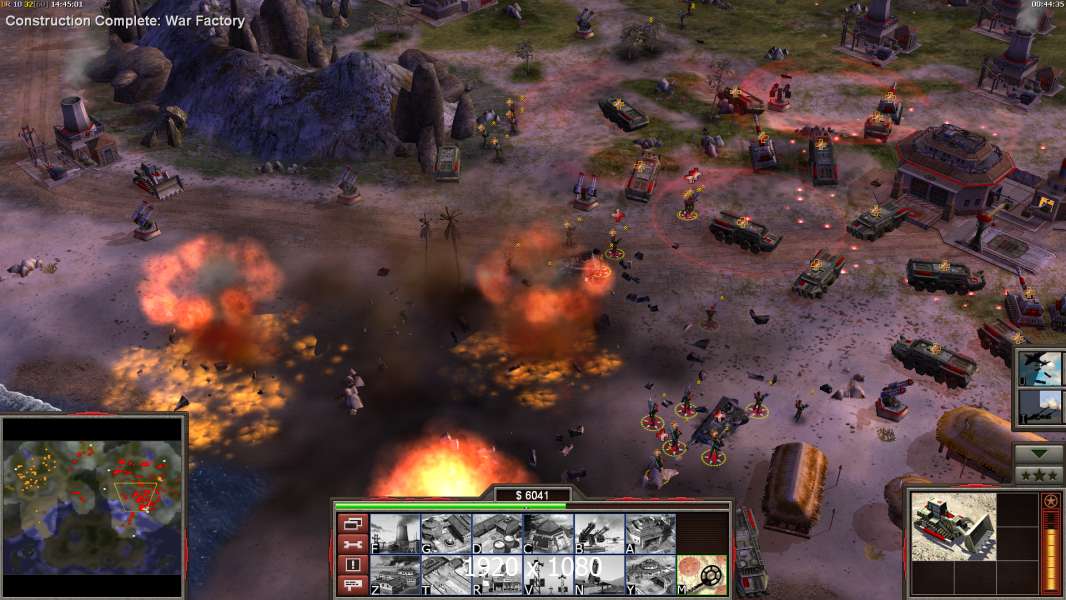Choose the supply center structure marked D
This screenshot has height=600, width=1066.
497,534
